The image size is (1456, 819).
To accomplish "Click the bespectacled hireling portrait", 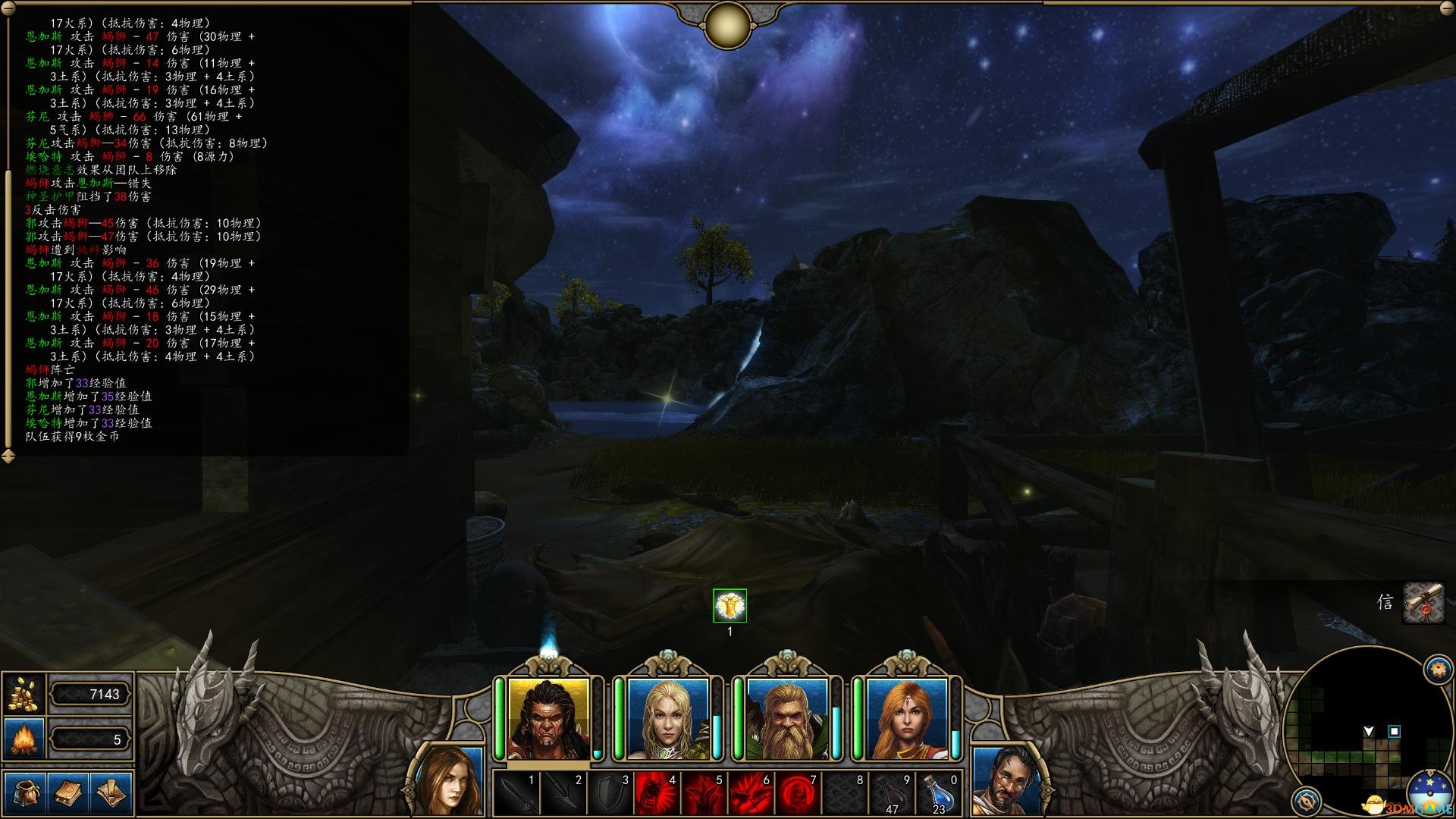I will pos(1006,781).
